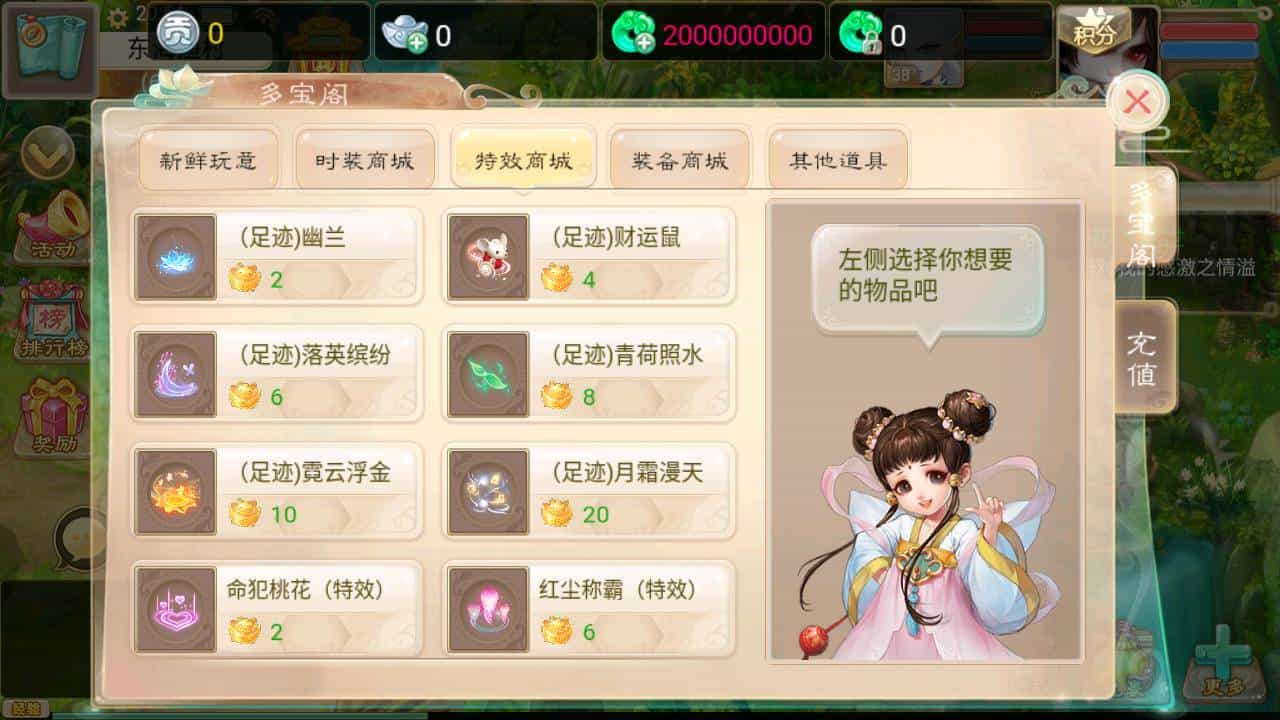Switch to the 装备商城 tab
This screenshot has width=1280, height=720.
click(x=682, y=158)
